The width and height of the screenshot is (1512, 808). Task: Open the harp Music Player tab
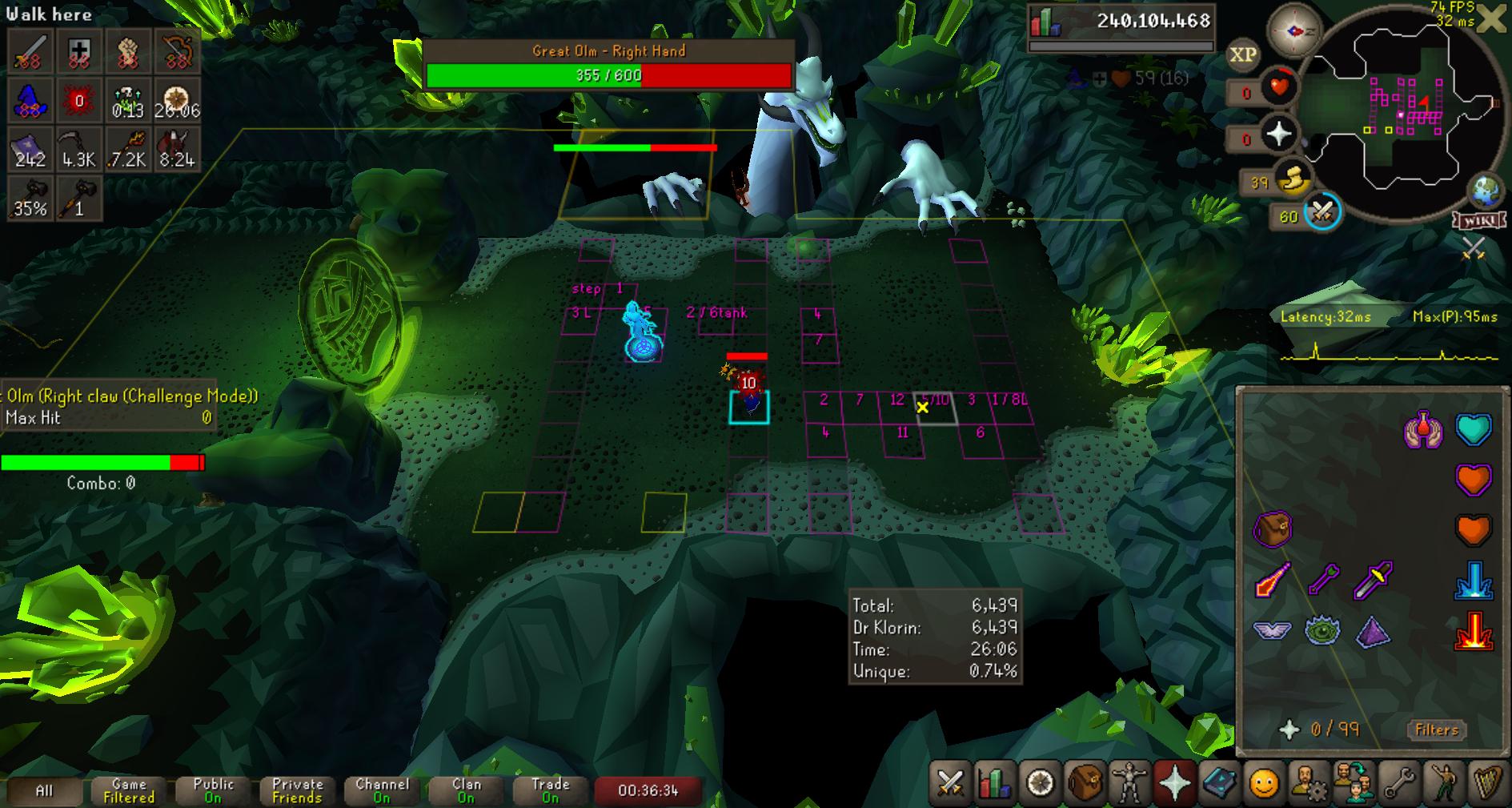tap(1487, 783)
